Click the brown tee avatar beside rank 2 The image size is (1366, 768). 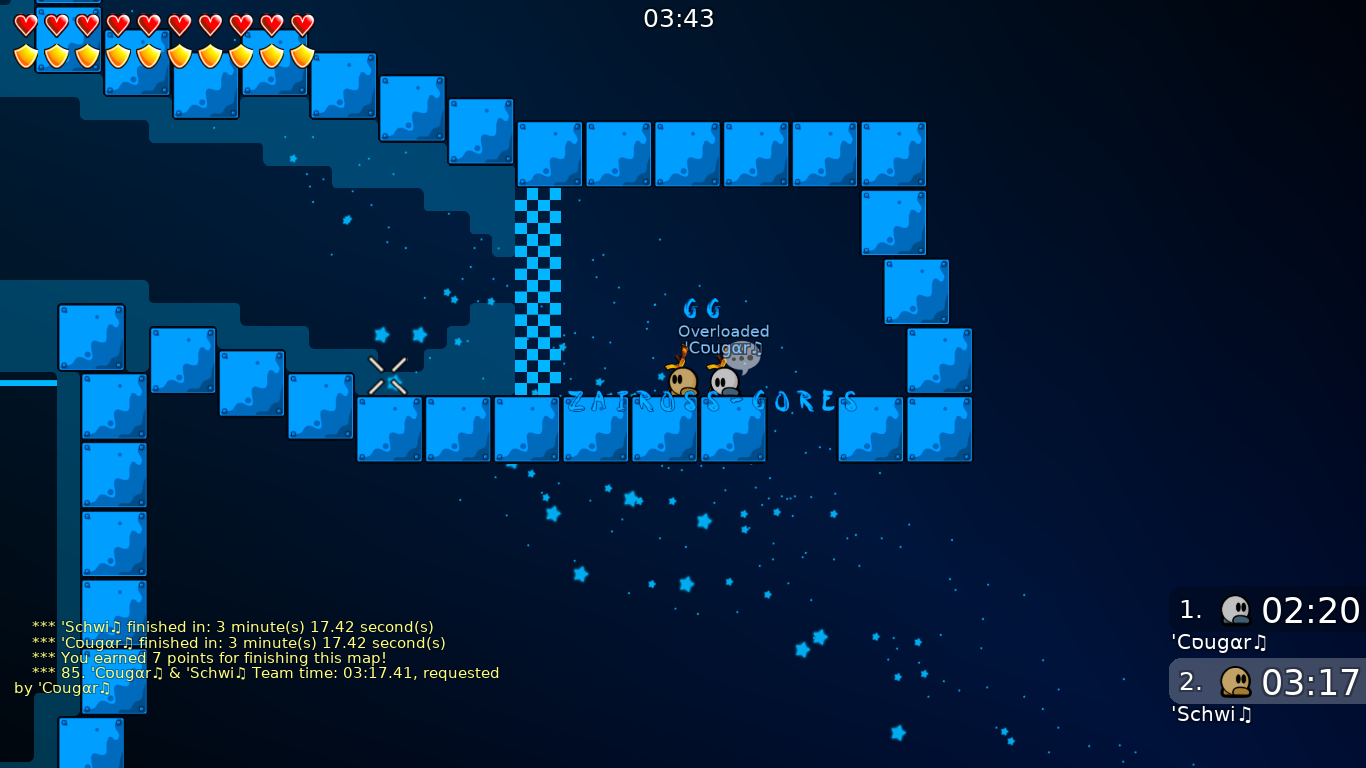click(x=1237, y=681)
